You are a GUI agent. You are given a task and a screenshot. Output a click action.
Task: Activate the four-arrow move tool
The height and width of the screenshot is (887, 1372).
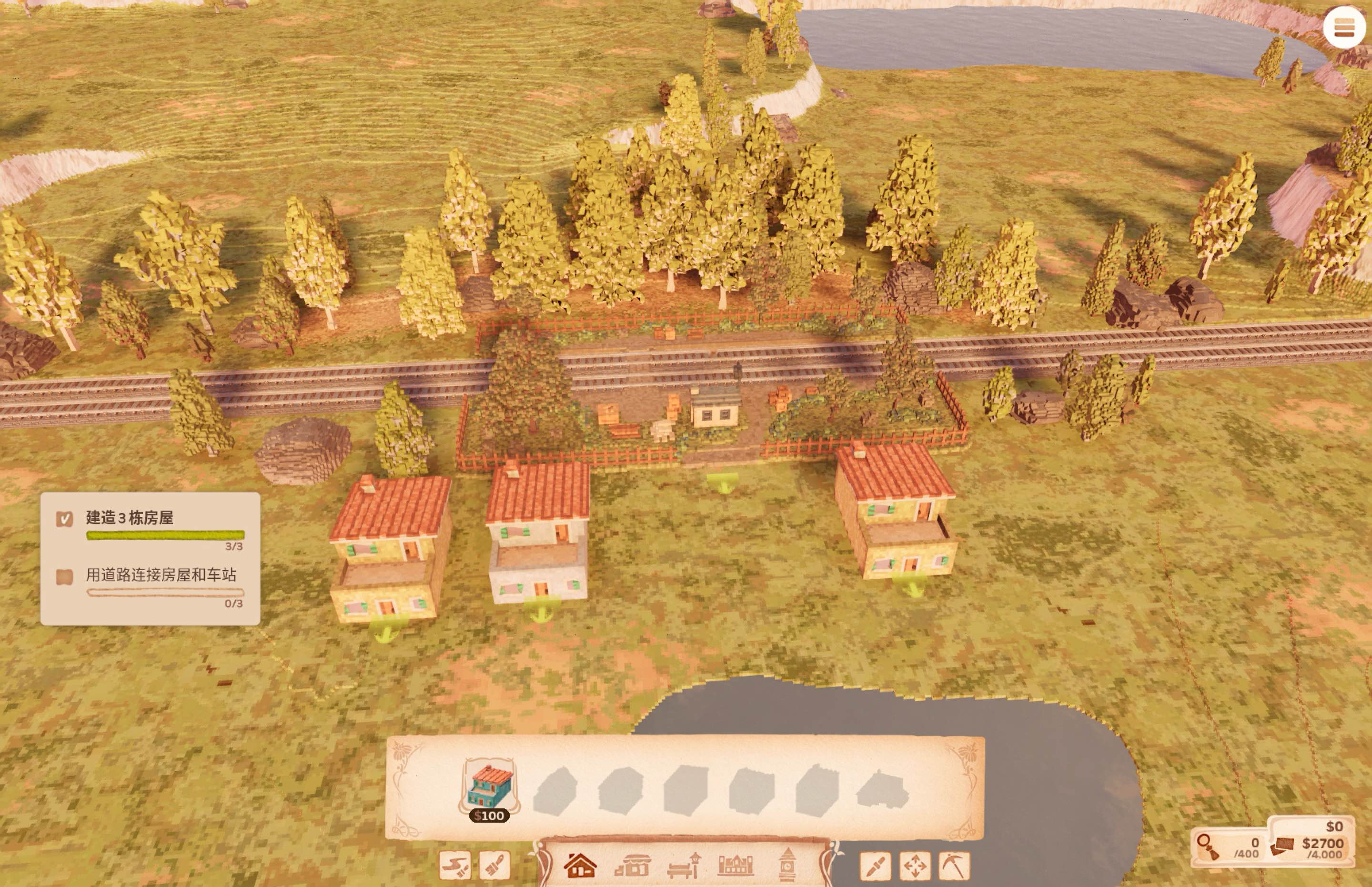[x=915, y=866]
